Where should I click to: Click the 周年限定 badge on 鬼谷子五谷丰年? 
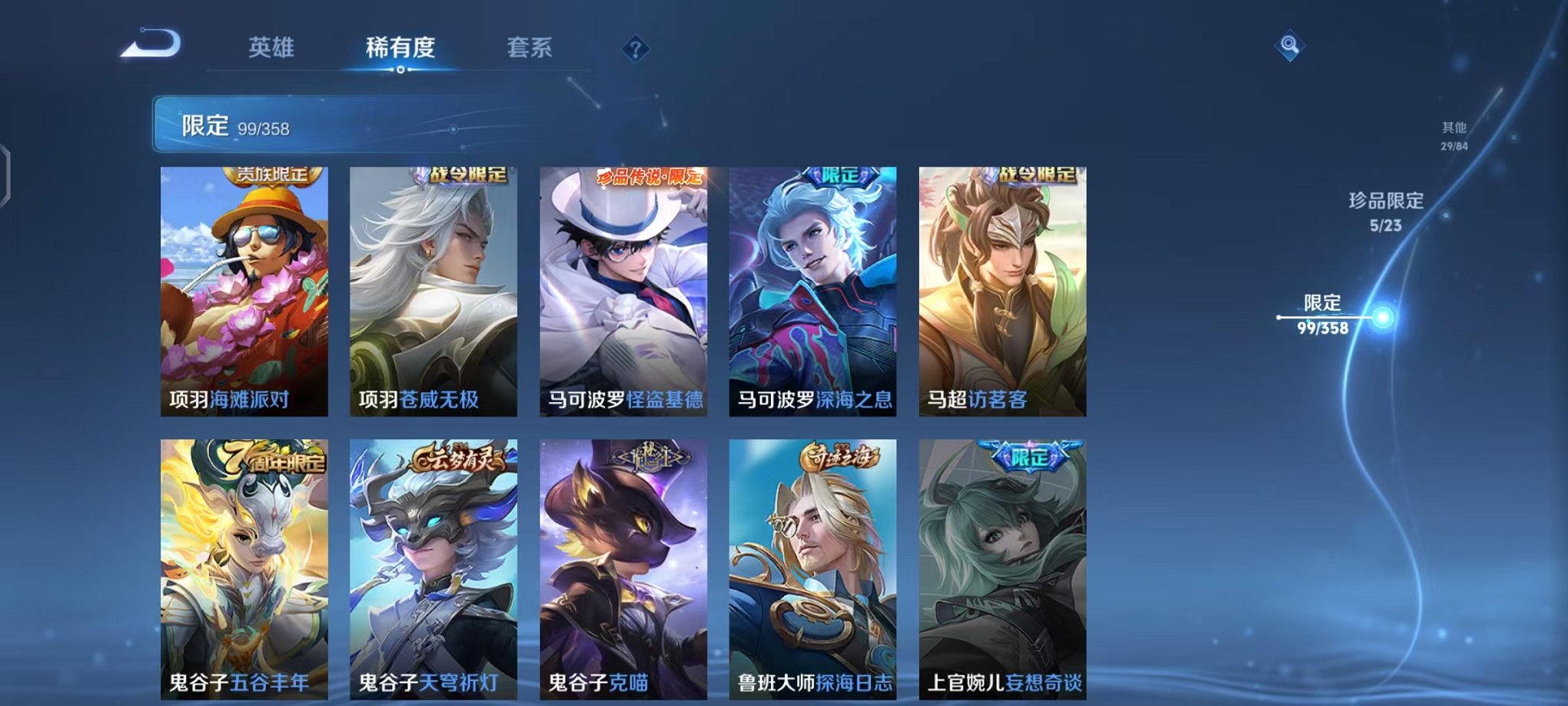pos(270,455)
